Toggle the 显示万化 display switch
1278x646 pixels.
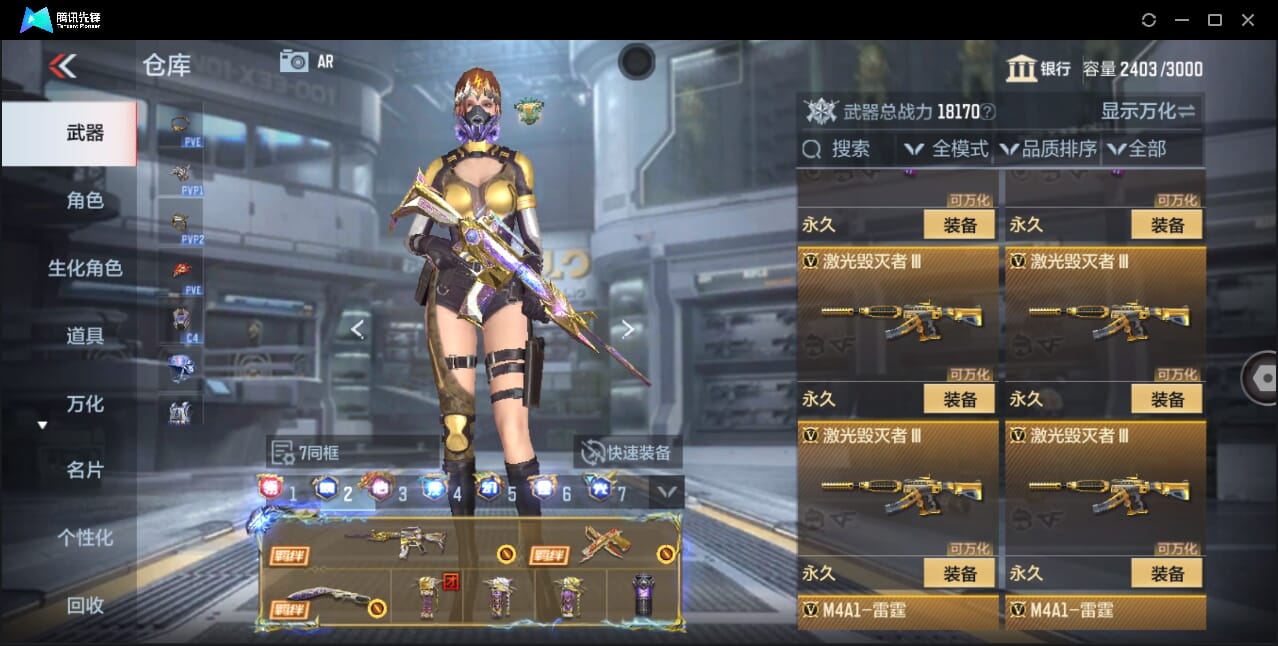point(1149,111)
